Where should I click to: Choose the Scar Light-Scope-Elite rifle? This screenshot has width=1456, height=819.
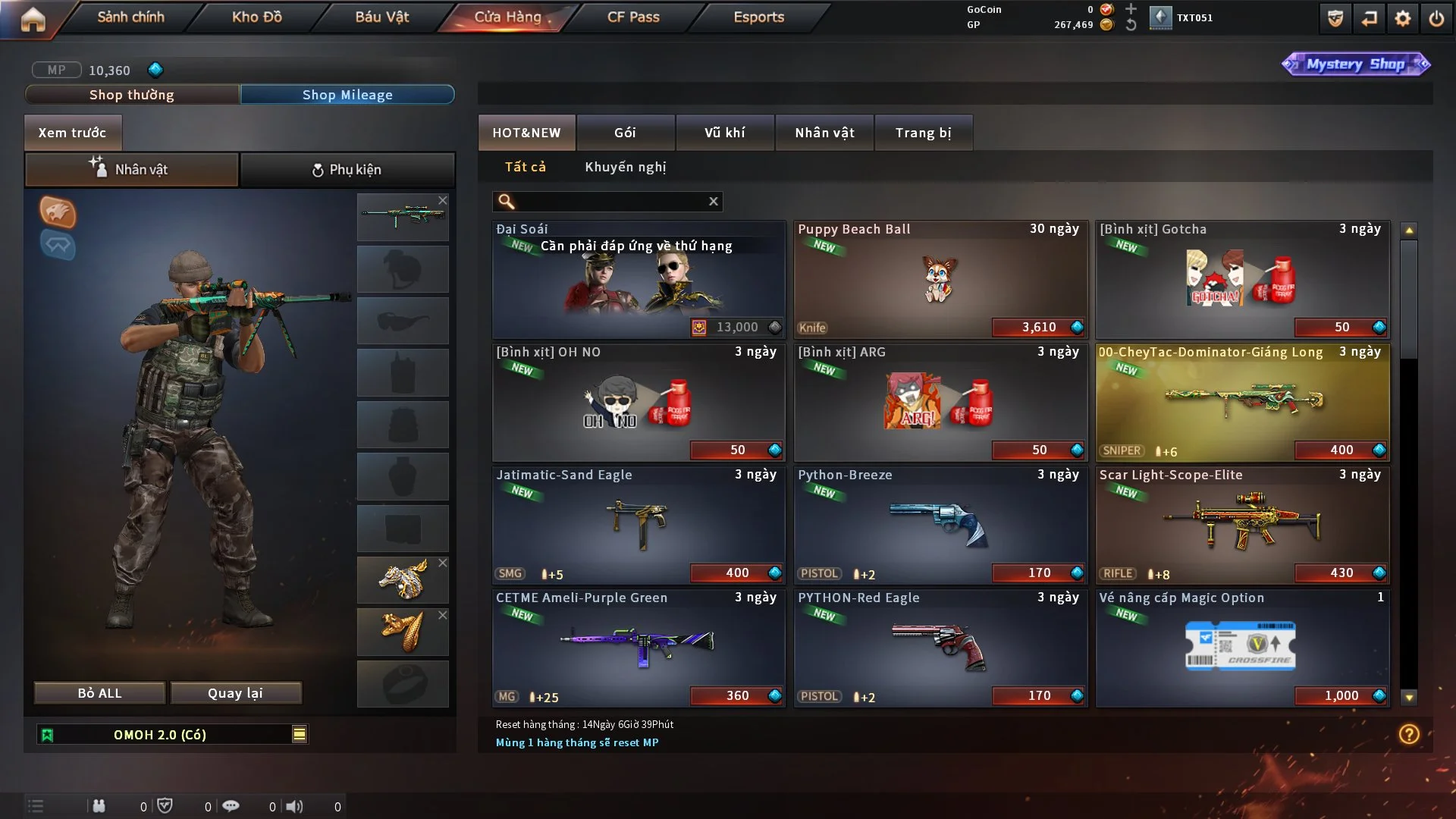pos(1242,525)
